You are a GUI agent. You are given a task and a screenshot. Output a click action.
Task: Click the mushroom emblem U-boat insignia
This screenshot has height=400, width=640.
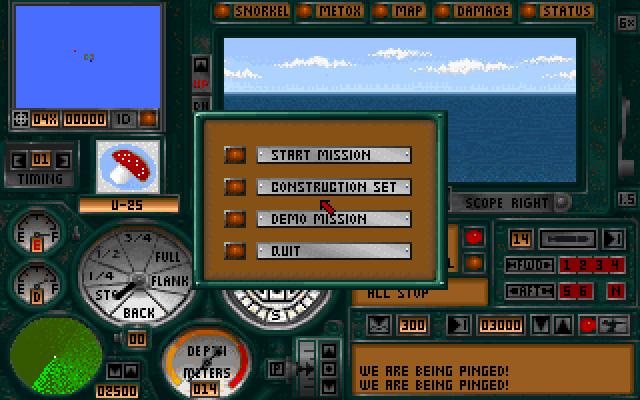(x=128, y=164)
